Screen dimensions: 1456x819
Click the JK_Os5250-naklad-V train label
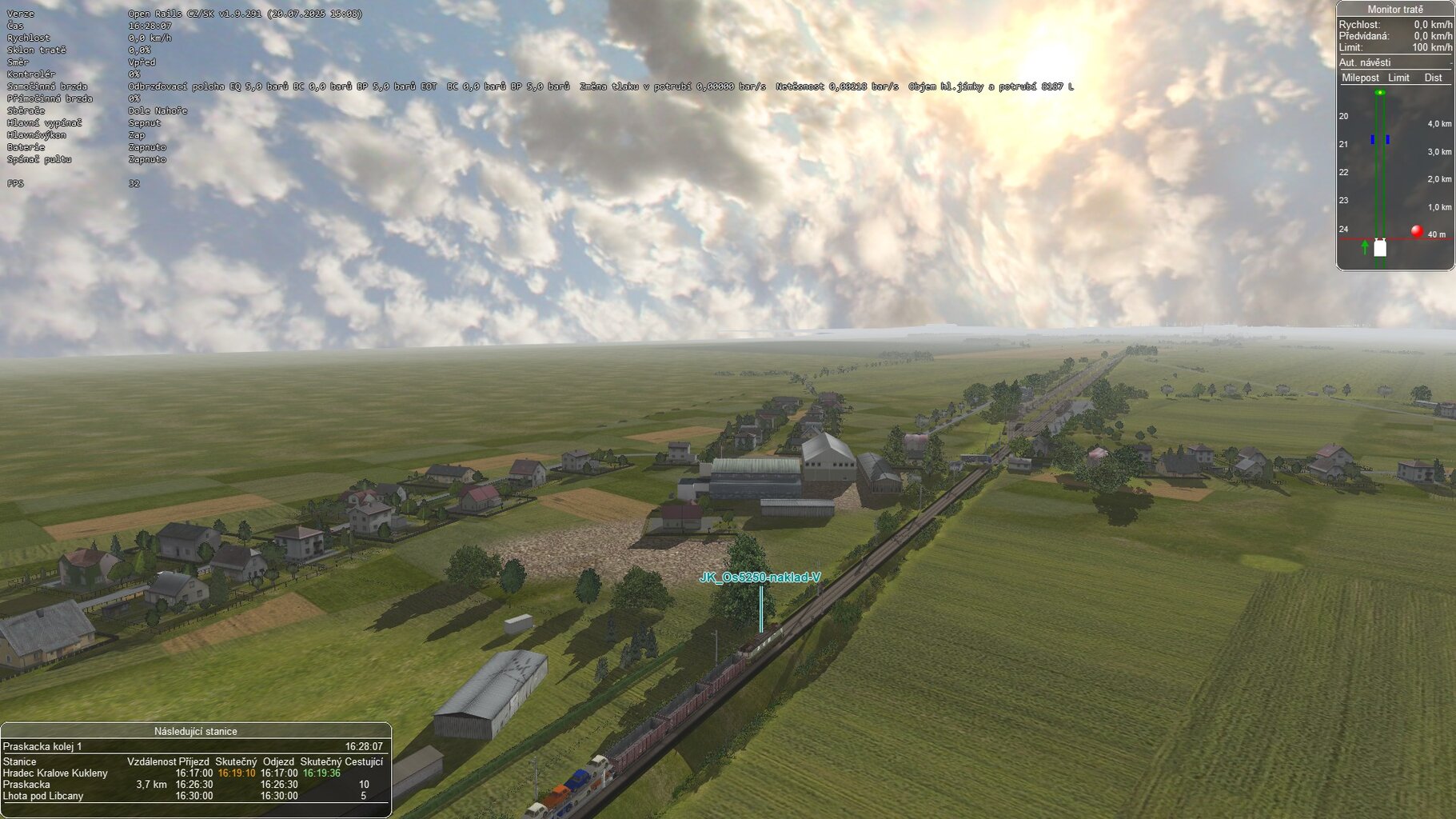click(x=760, y=577)
